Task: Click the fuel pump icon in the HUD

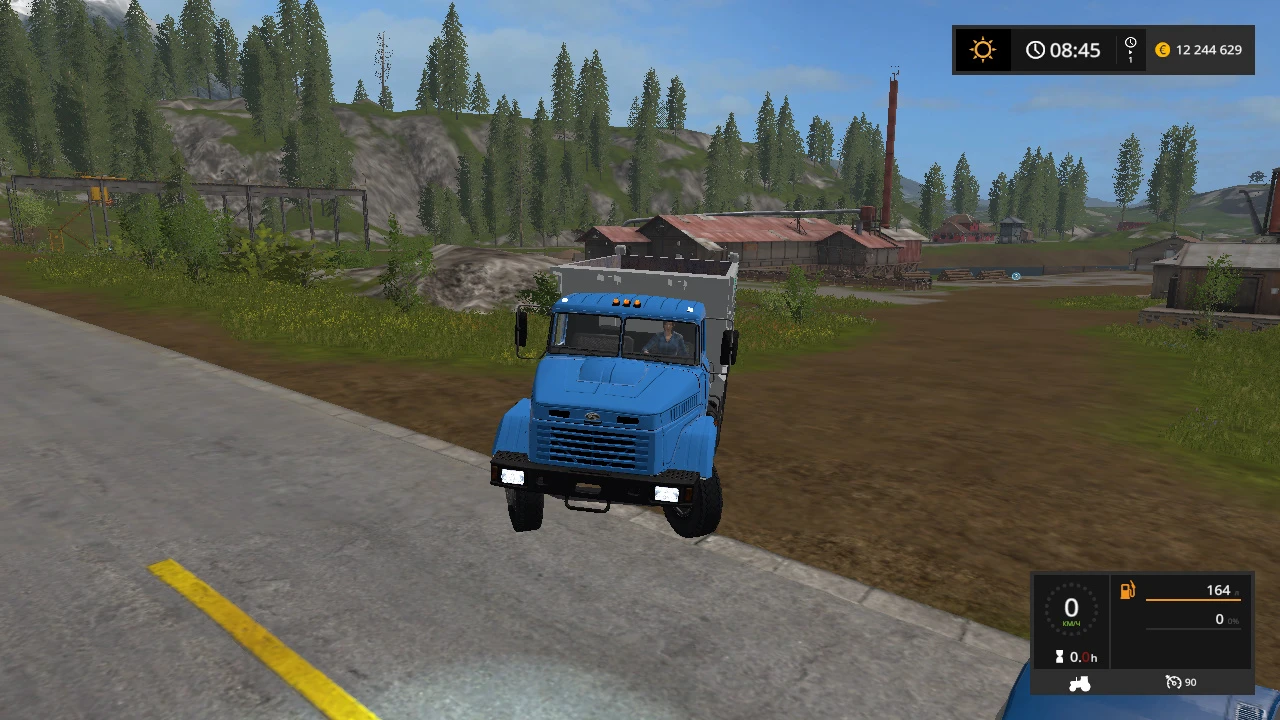Action: [x=1127, y=590]
